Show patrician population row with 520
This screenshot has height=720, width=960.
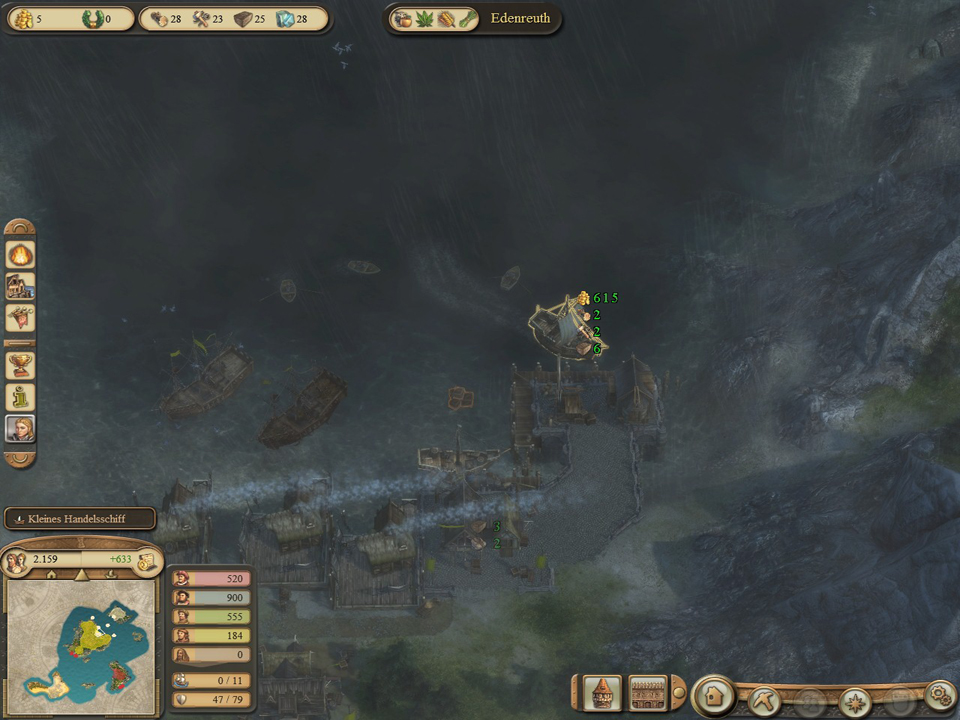(211, 579)
